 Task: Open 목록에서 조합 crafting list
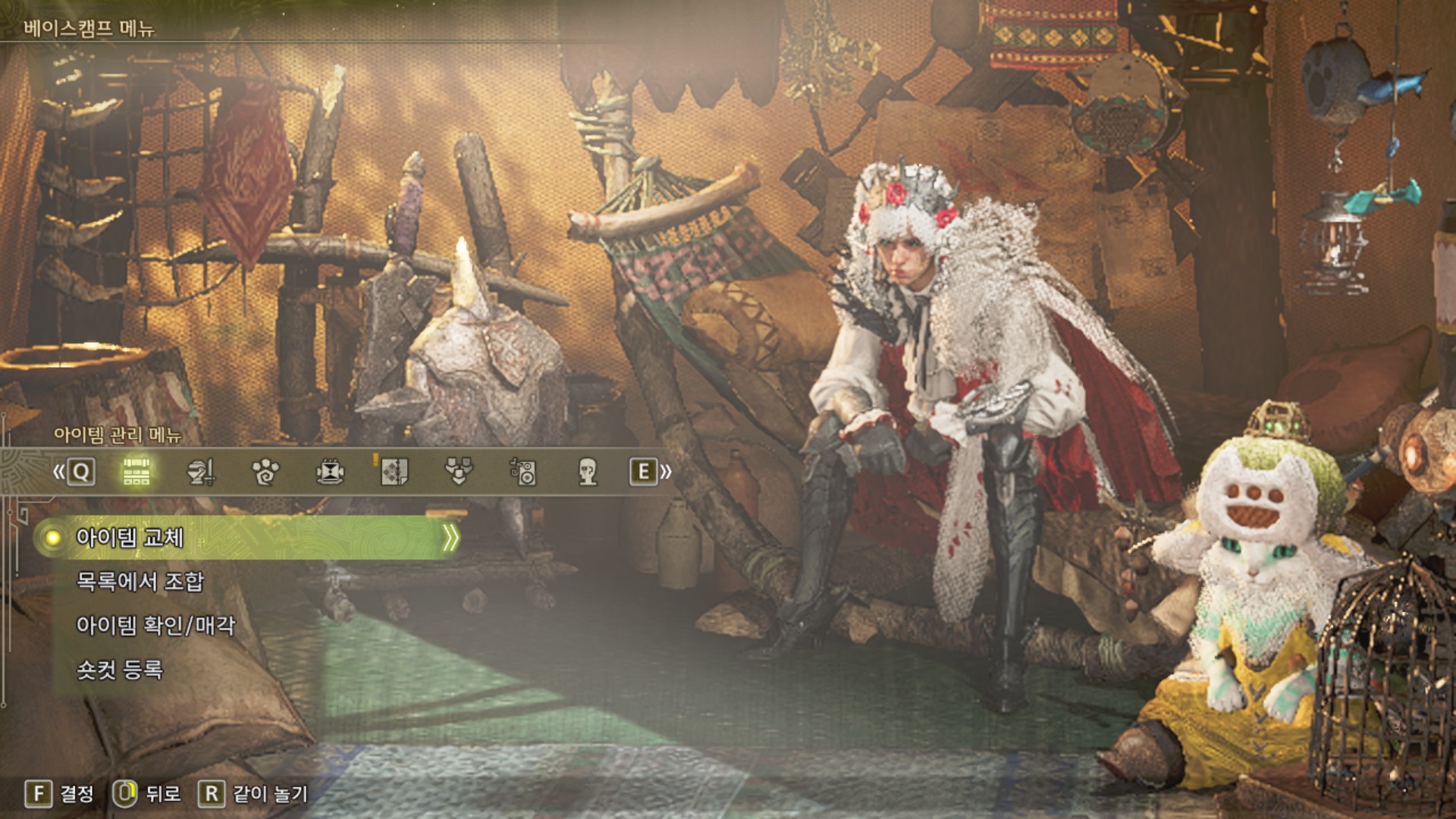(x=140, y=582)
